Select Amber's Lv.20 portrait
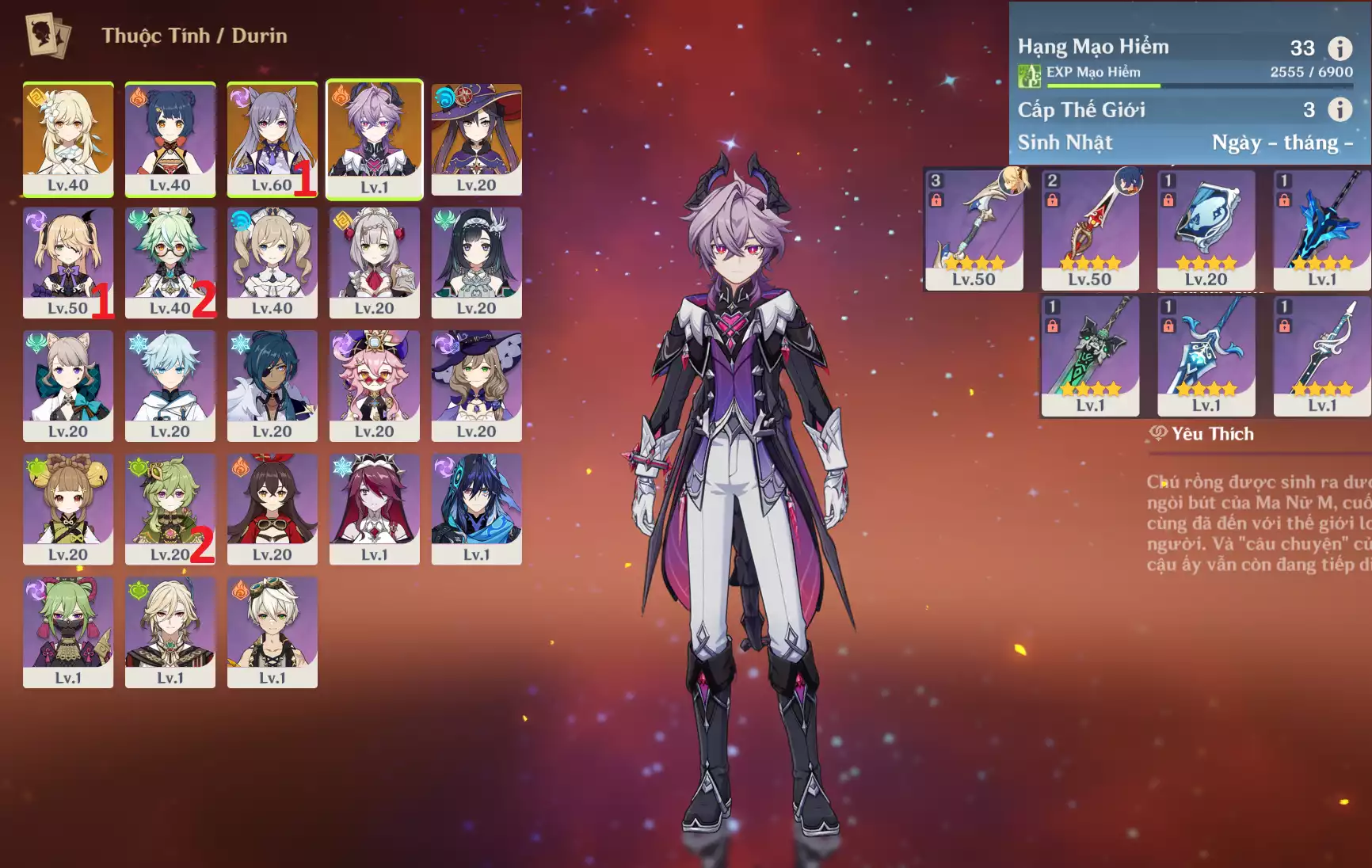 pos(272,508)
